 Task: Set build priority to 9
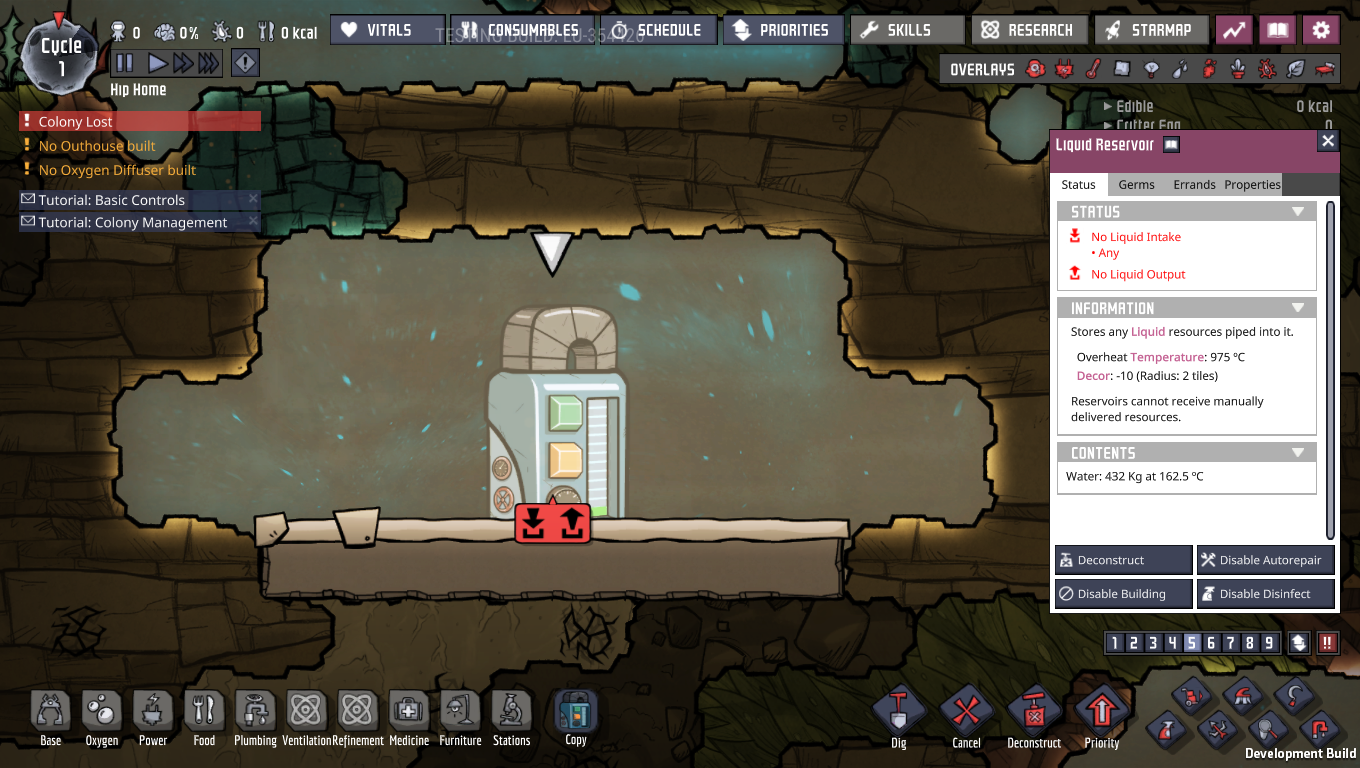coord(1269,642)
